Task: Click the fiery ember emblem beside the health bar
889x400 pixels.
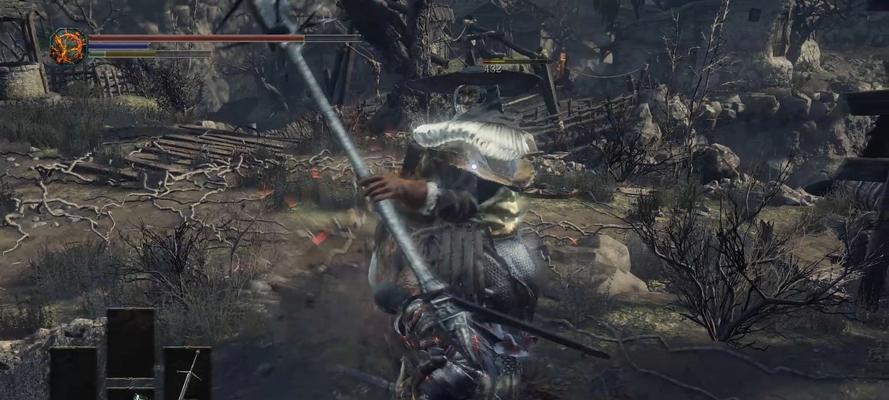Action: (x=68, y=45)
